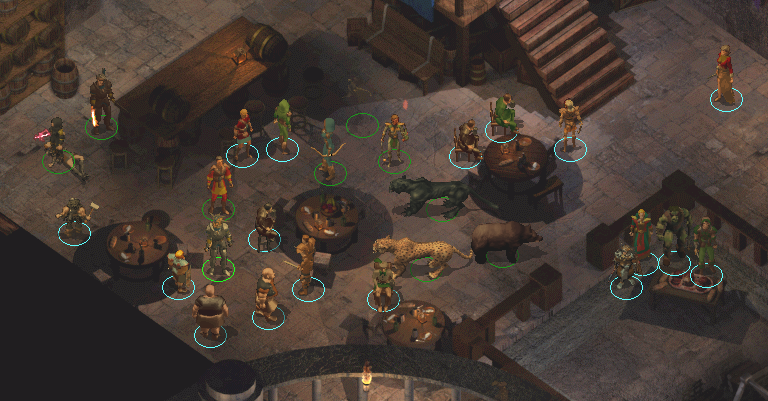
Task: Choose the stocky bald man in brown
Action: tap(210, 311)
